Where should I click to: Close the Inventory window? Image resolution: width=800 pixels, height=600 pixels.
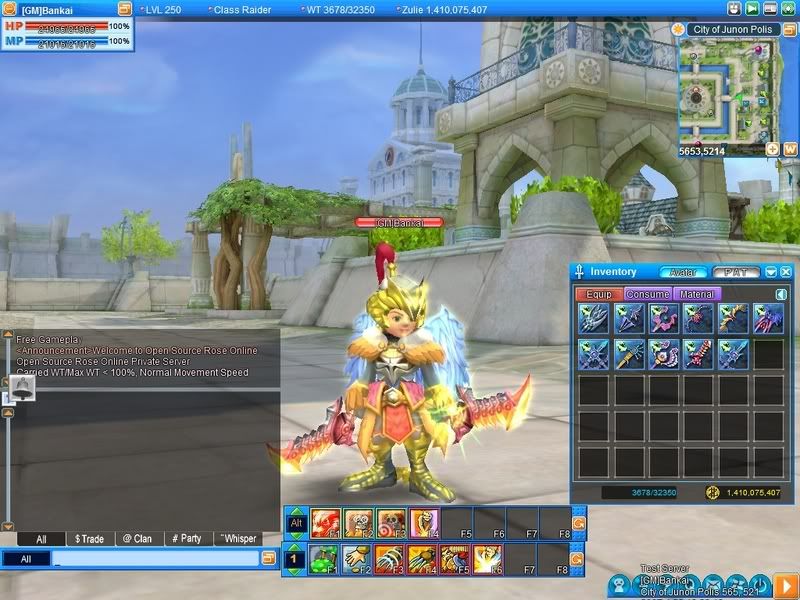tap(788, 271)
